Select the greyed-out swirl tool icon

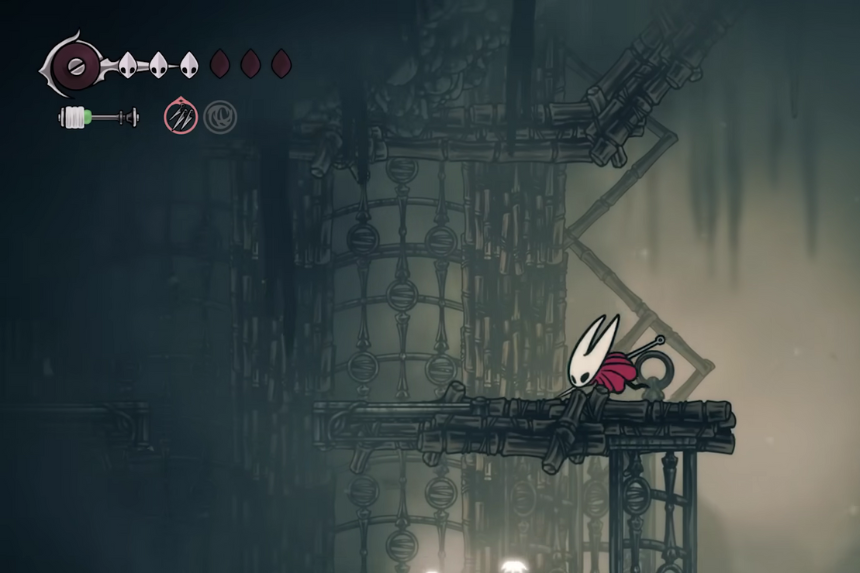[220, 118]
